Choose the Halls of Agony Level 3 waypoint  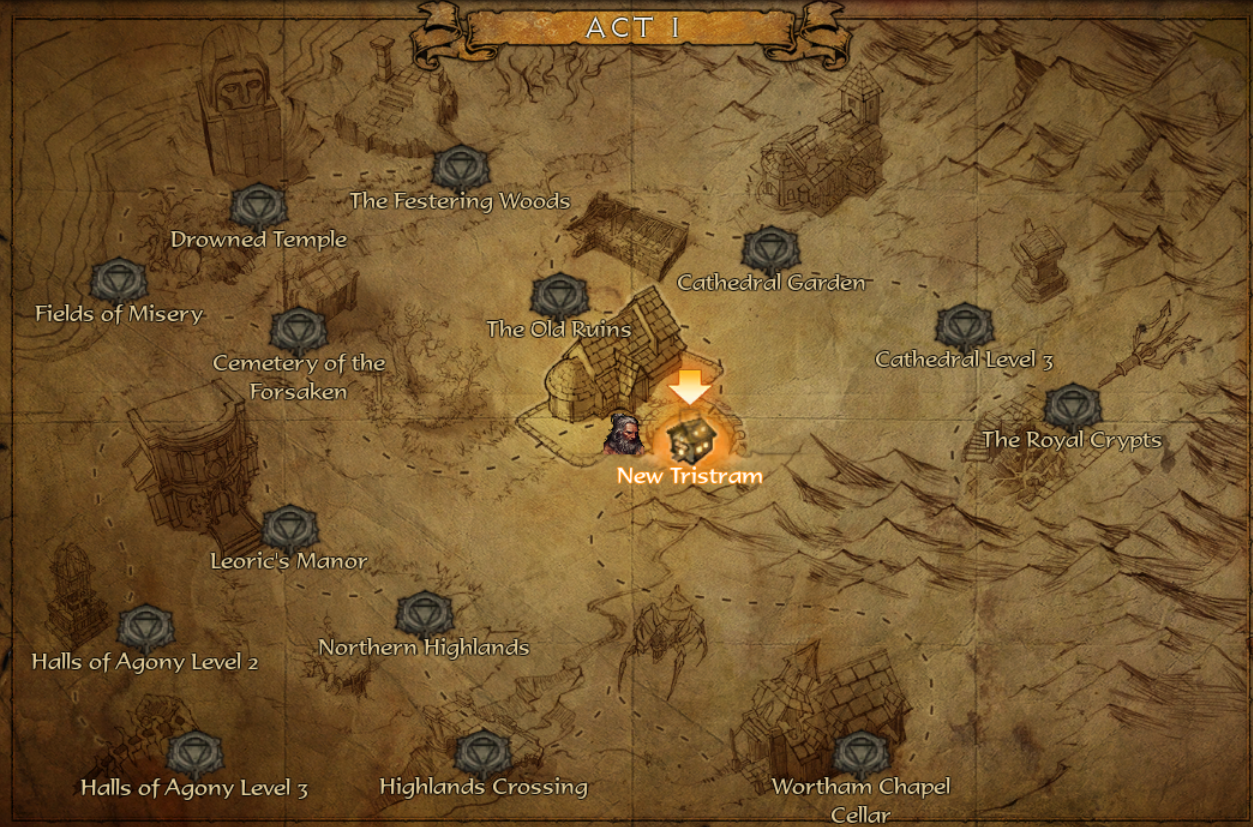coord(194,755)
